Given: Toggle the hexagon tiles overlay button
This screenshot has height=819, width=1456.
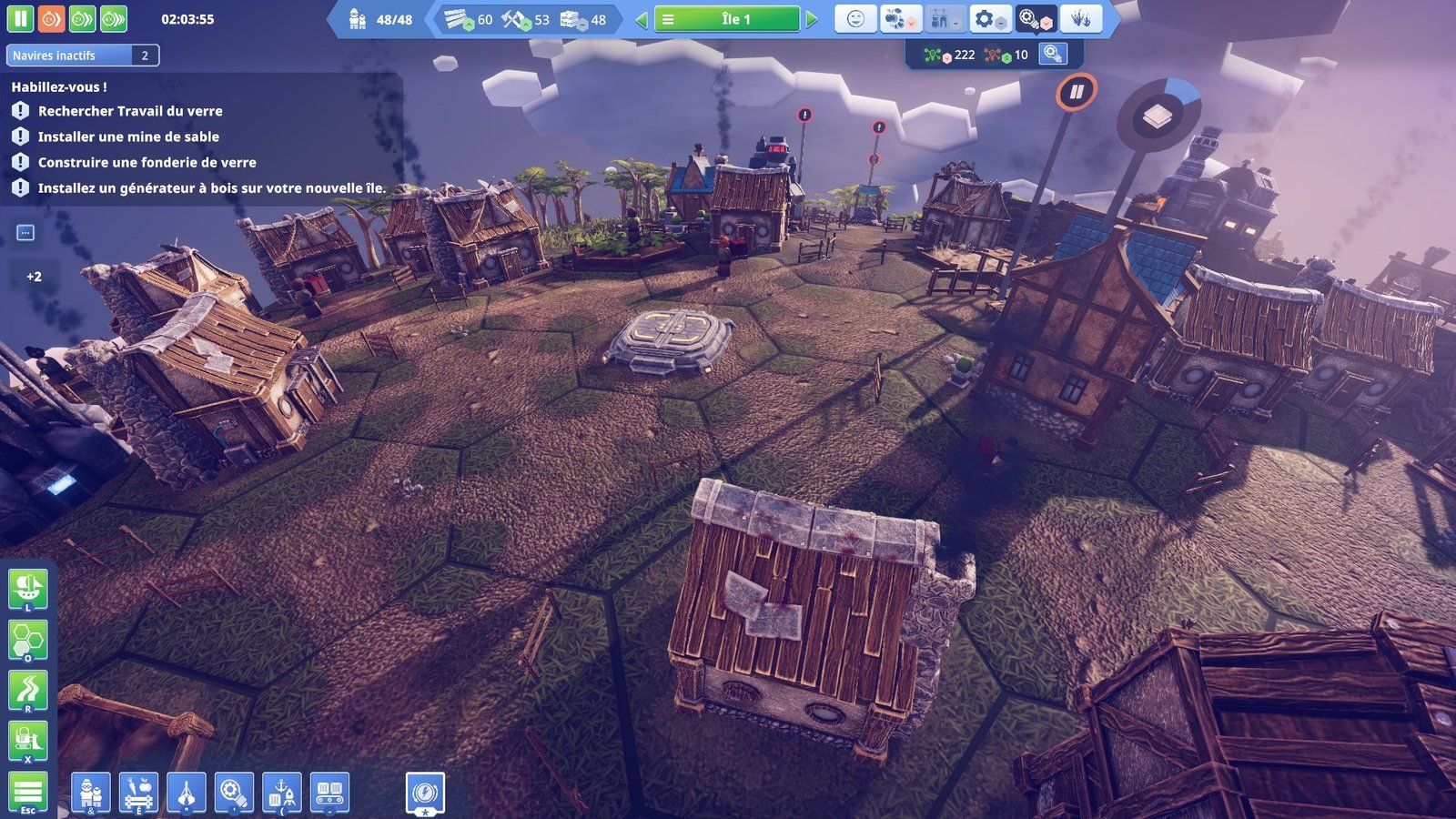Looking at the screenshot, I should click(27, 640).
